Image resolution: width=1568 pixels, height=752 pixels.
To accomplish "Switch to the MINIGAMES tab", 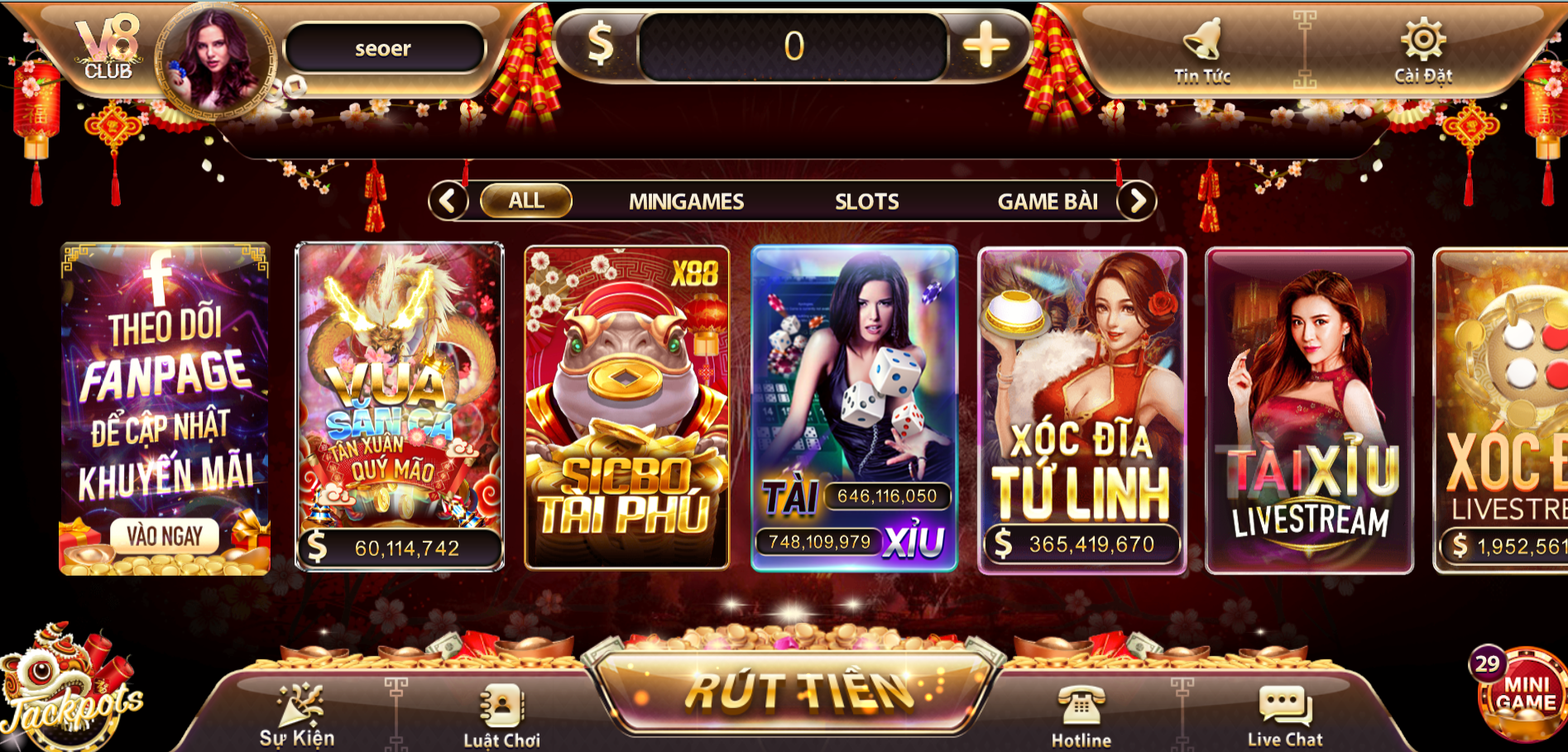I will point(686,202).
